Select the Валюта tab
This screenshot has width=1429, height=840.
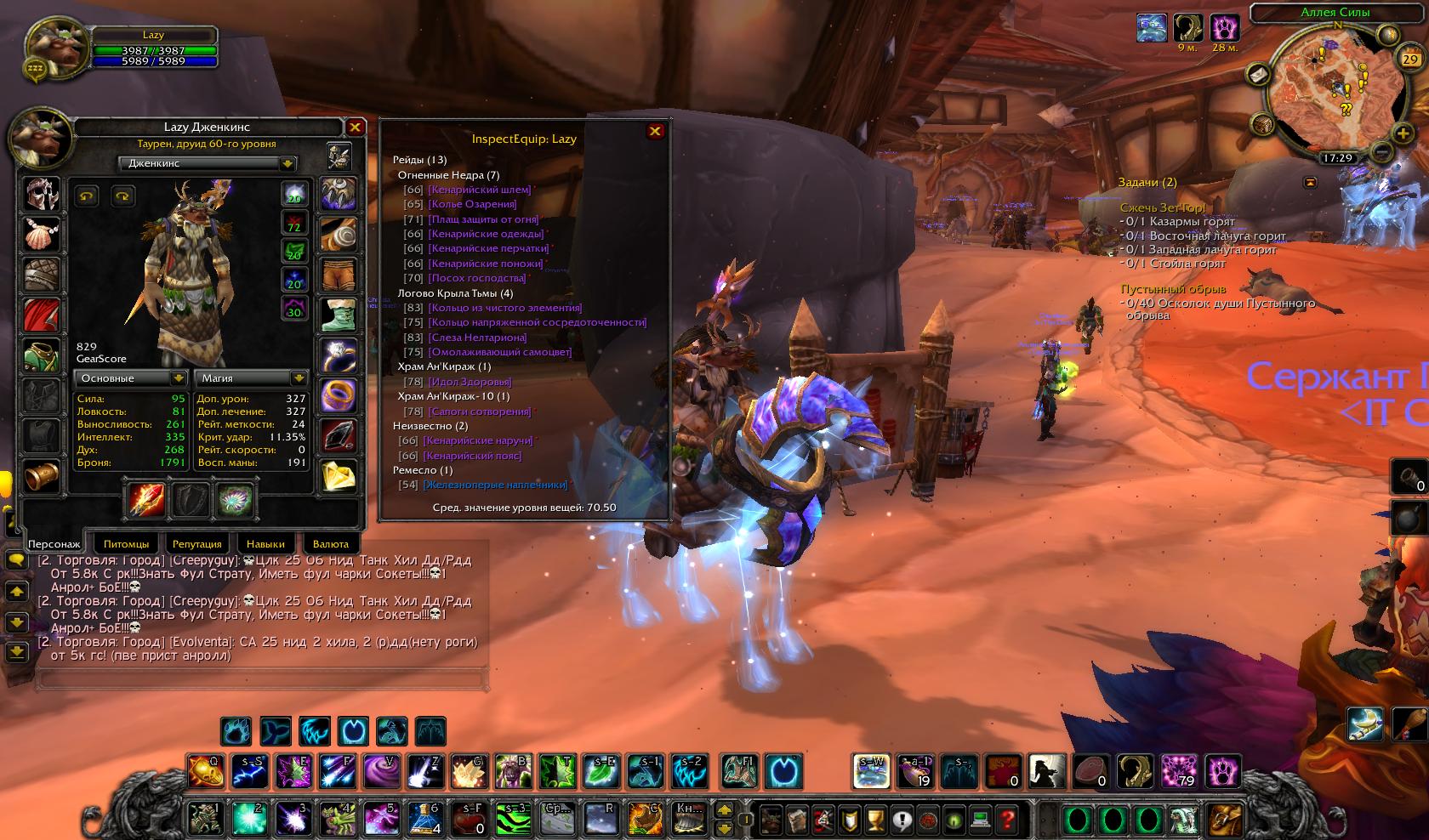[330, 543]
